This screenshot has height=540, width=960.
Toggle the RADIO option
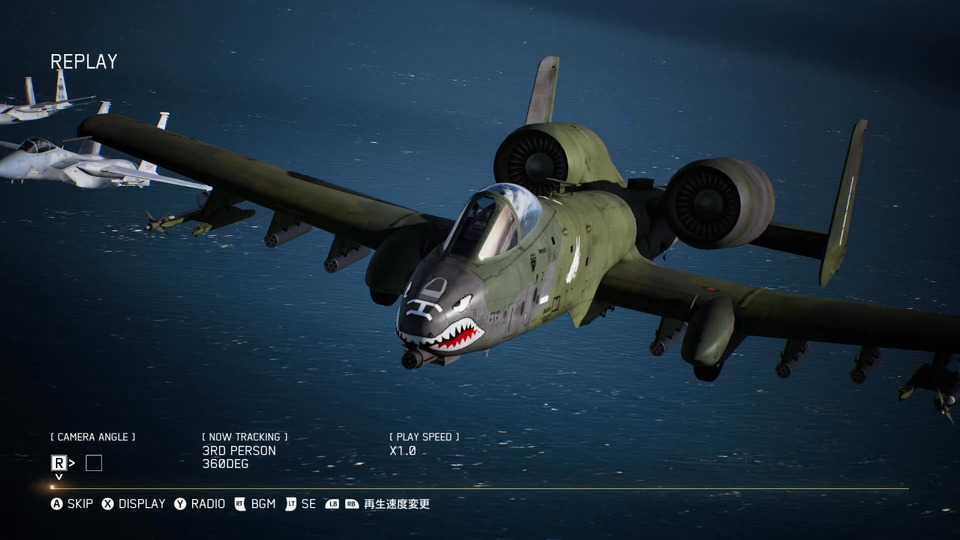coord(200,504)
